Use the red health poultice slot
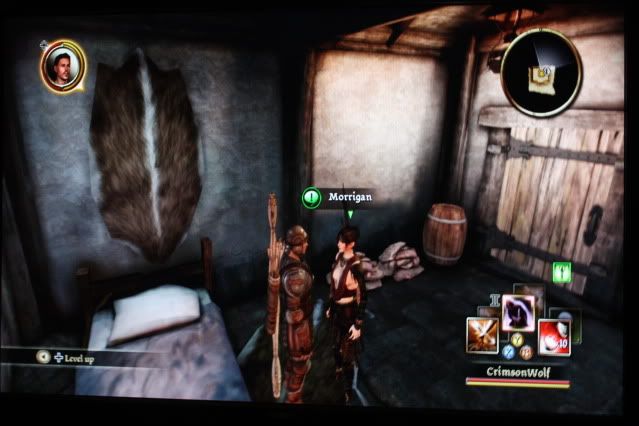Screen dimensions: 639x426 553,337
